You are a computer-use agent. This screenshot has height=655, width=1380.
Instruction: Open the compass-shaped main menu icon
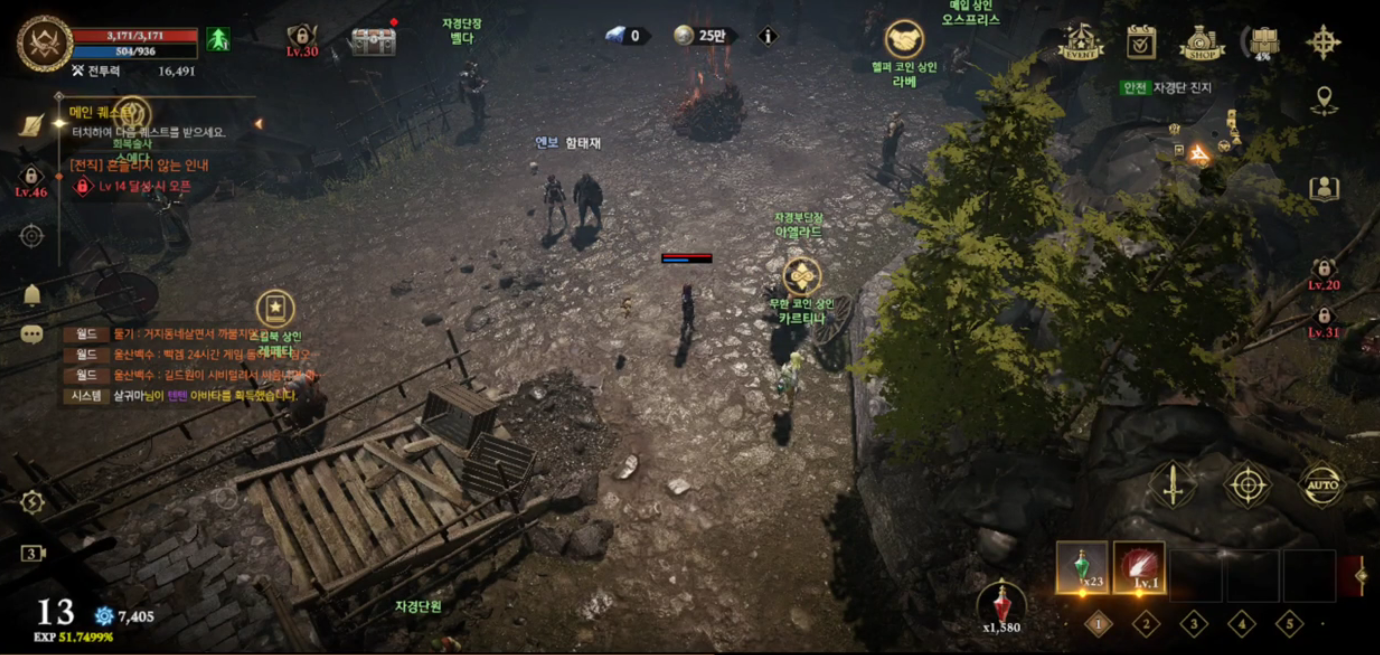click(1323, 42)
